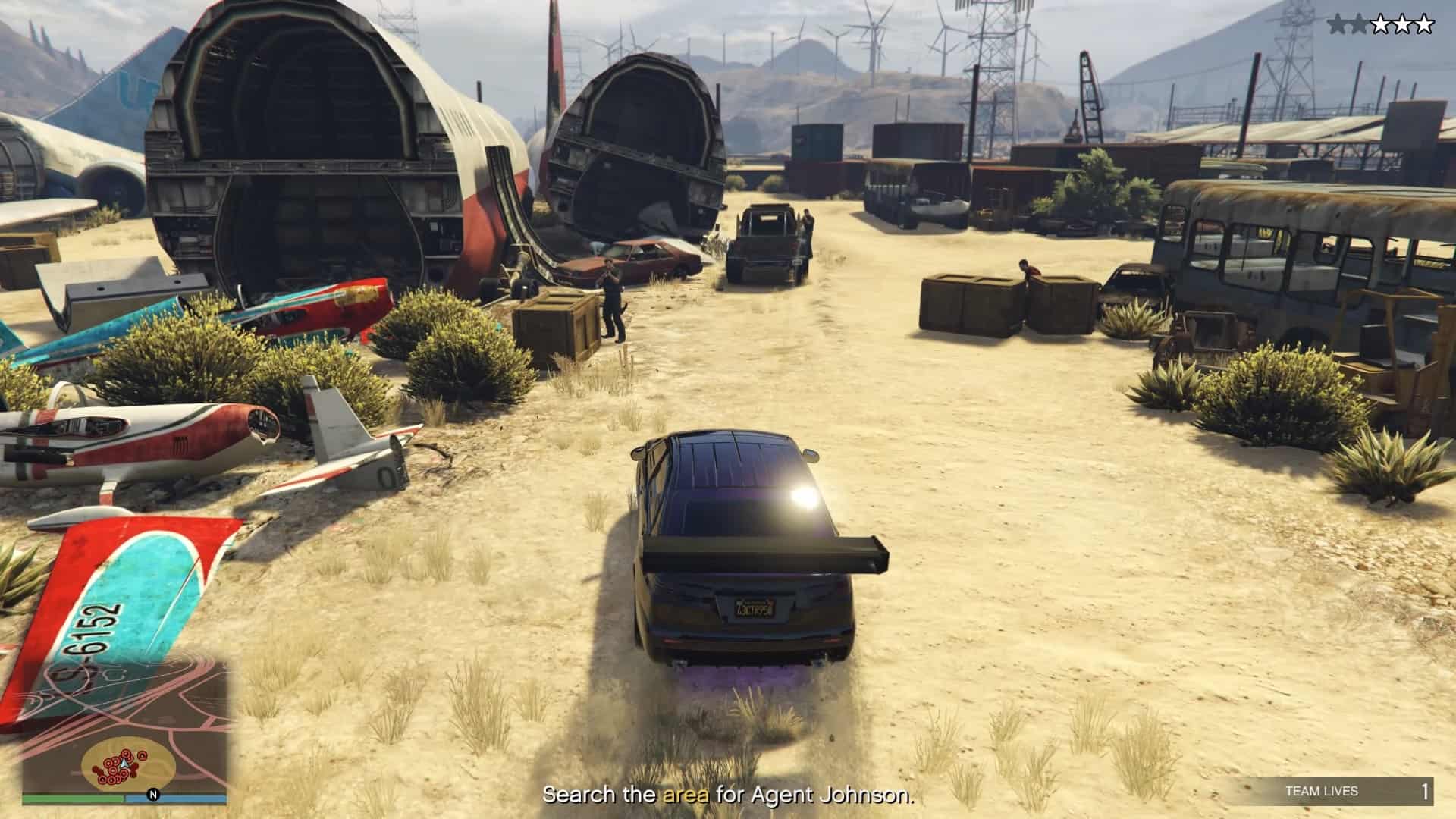Click the blue armor bar below the minimap

click(x=182, y=798)
